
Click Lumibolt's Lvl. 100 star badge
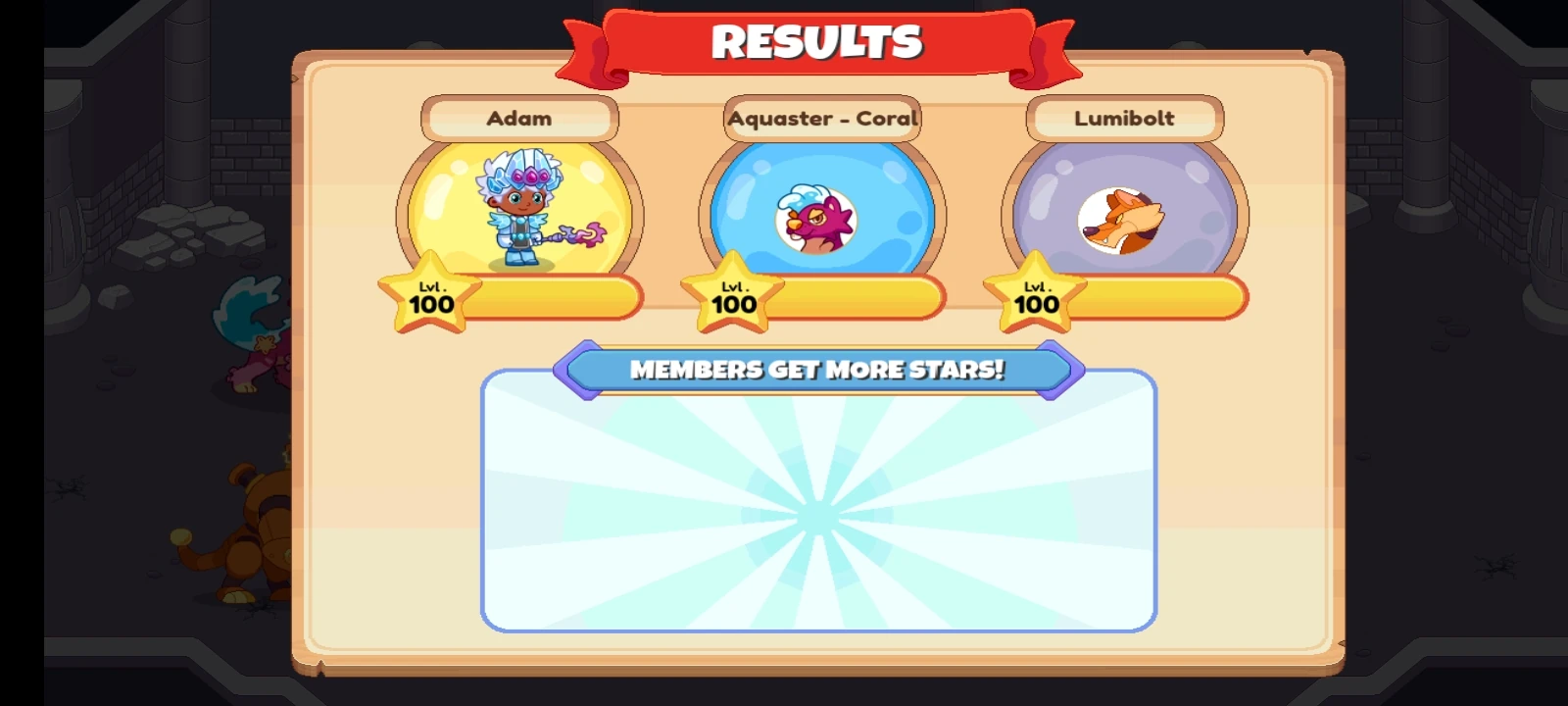(1035, 296)
